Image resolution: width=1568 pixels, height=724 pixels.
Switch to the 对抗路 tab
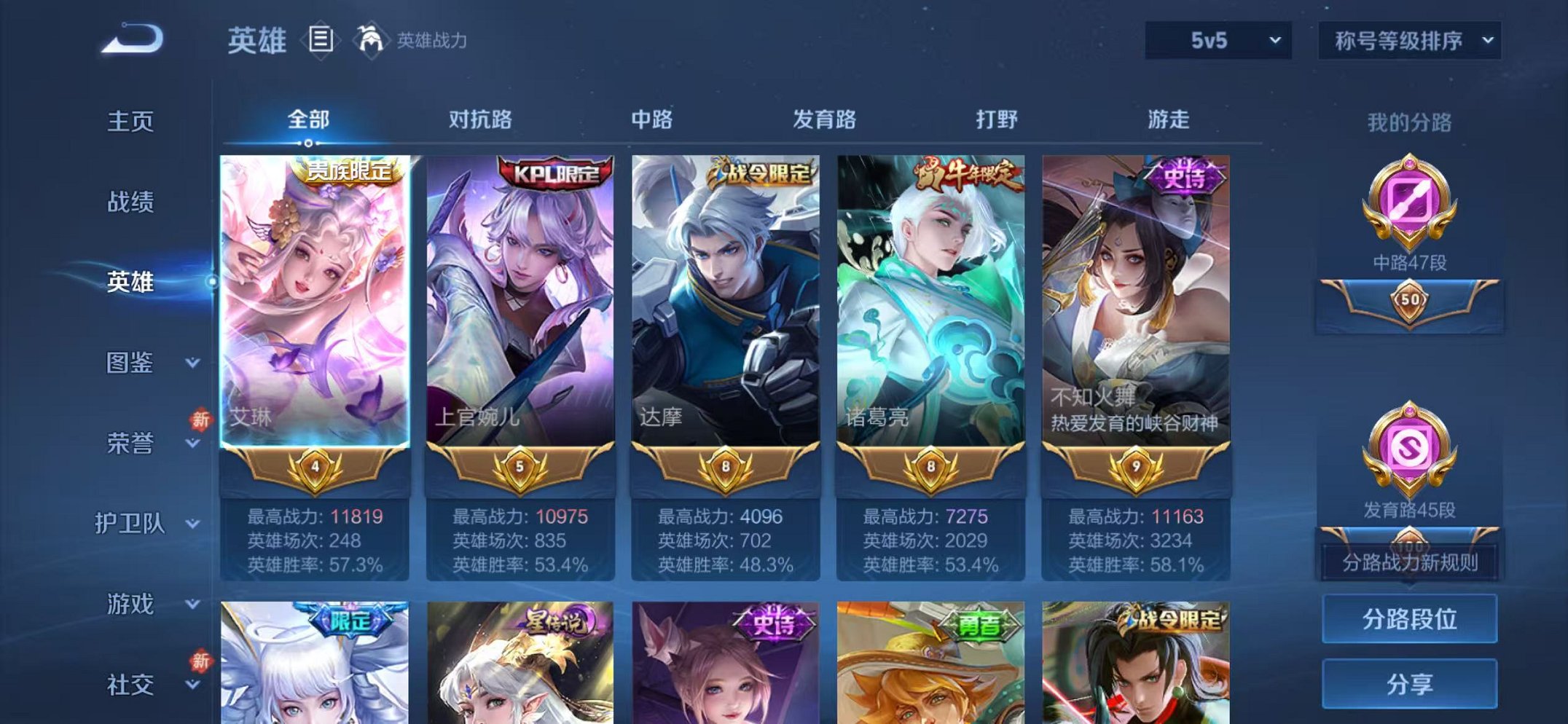(480, 119)
